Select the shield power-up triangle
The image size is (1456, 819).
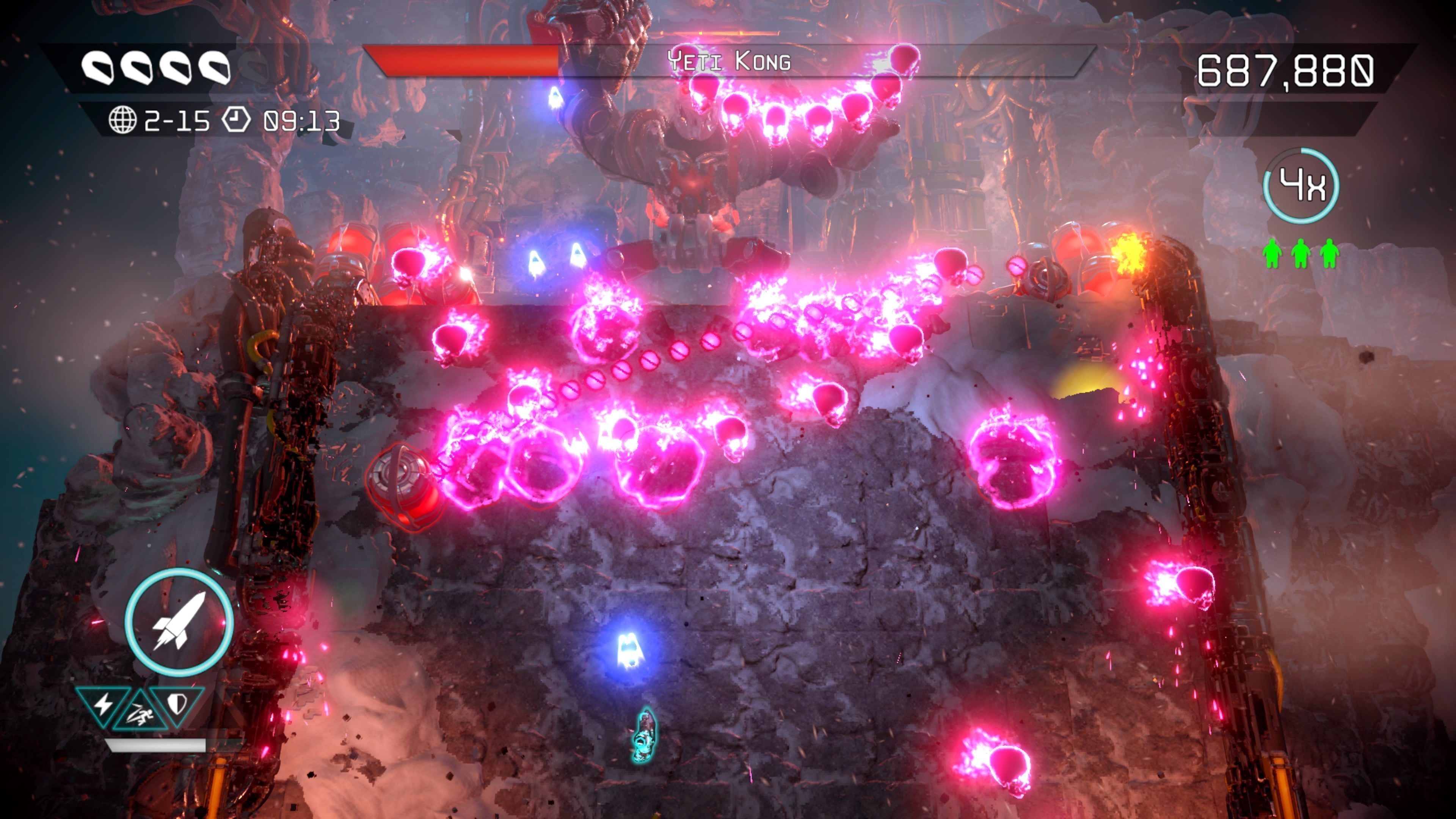177,704
